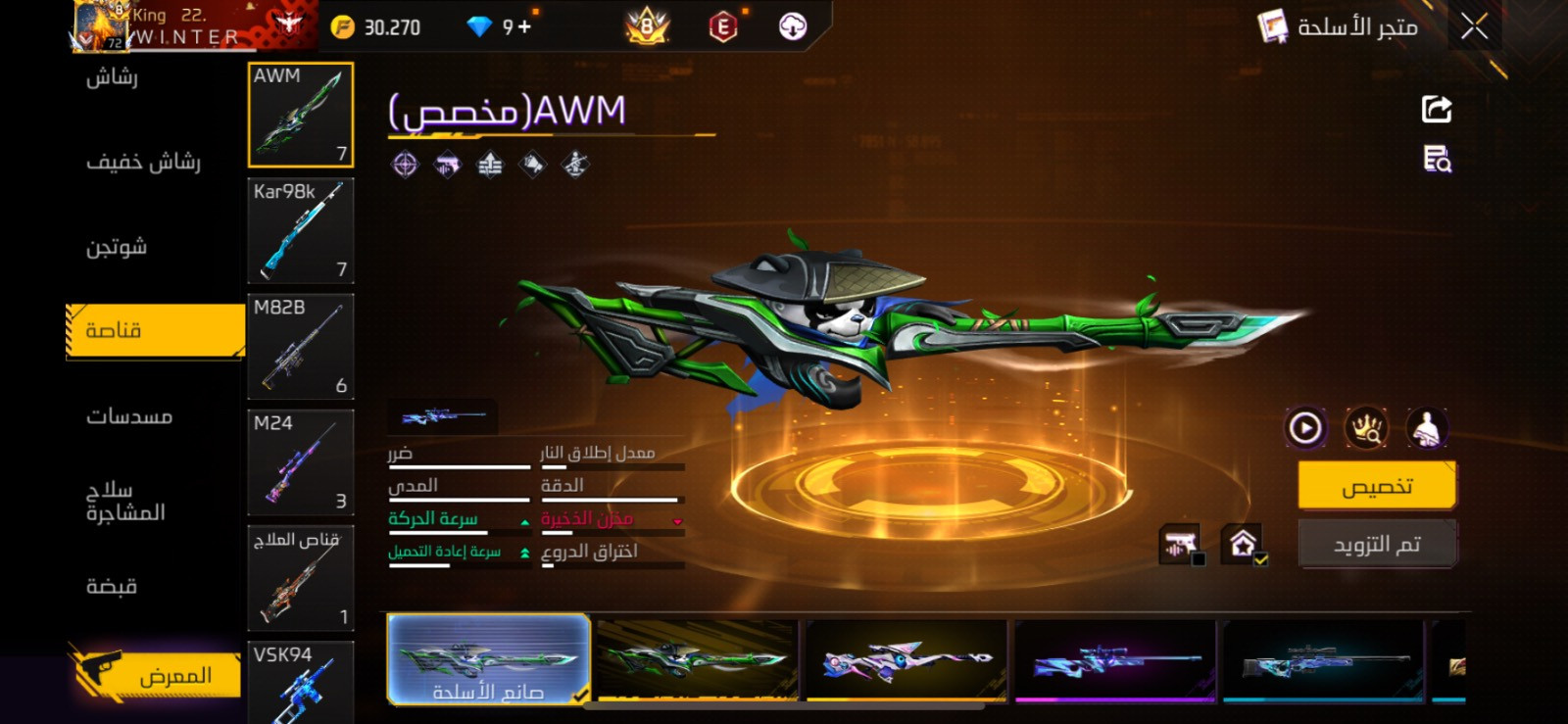Click the gold coin balance
1568x724 pixels.
pyautogui.click(x=377, y=27)
